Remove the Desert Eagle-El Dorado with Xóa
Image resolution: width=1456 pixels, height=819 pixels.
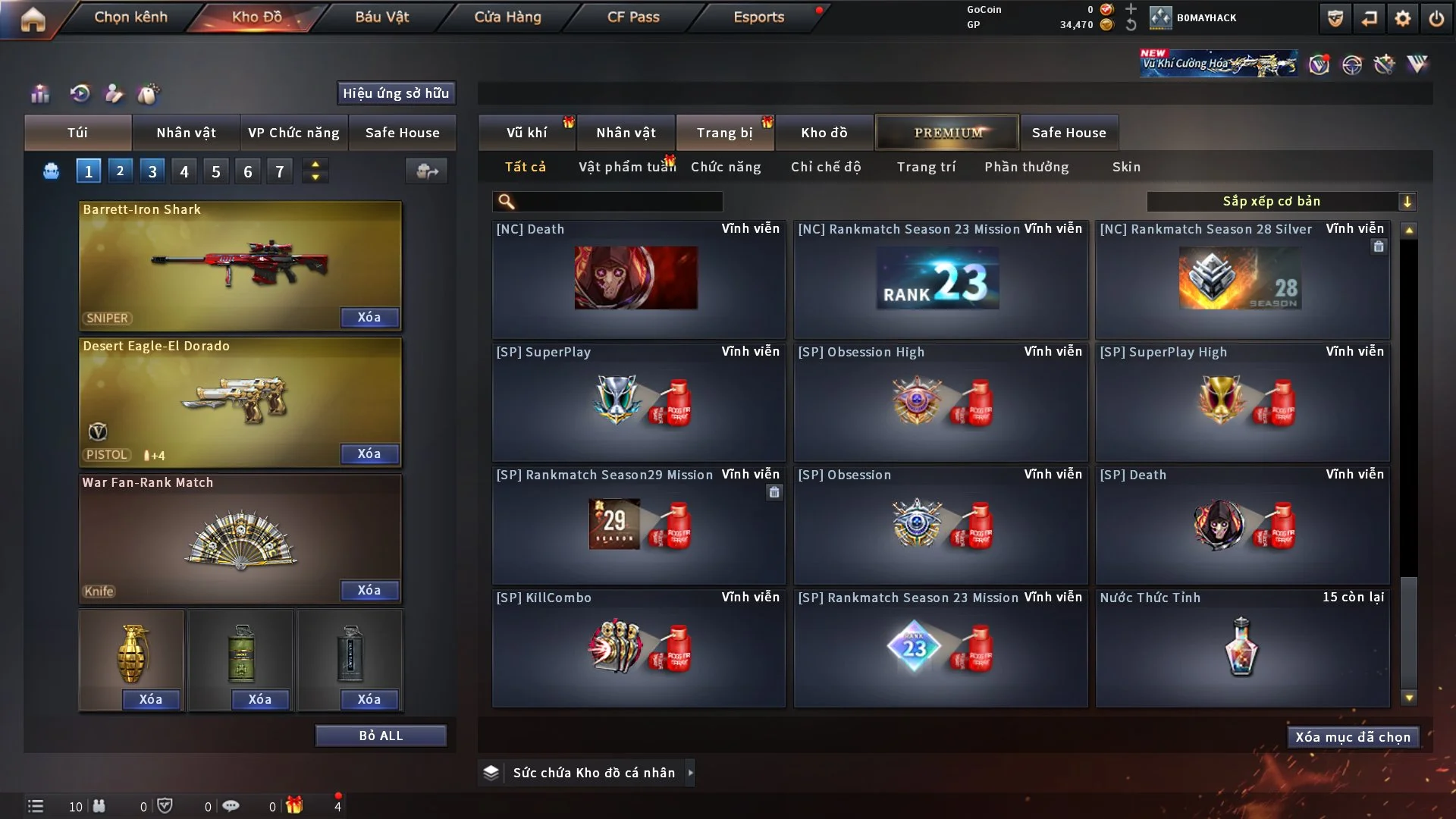click(369, 453)
